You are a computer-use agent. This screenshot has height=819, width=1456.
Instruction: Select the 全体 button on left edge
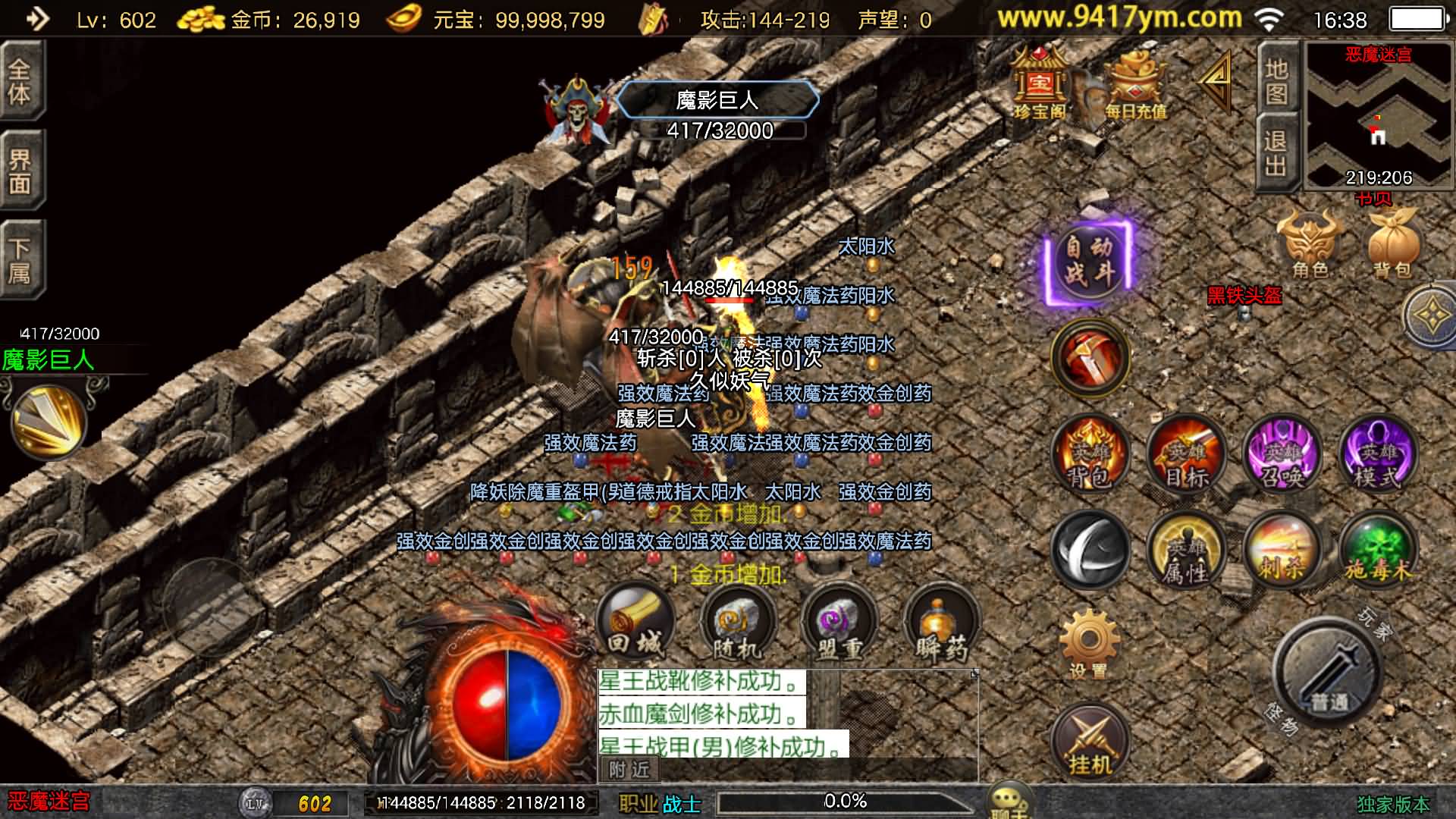[x=21, y=81]
